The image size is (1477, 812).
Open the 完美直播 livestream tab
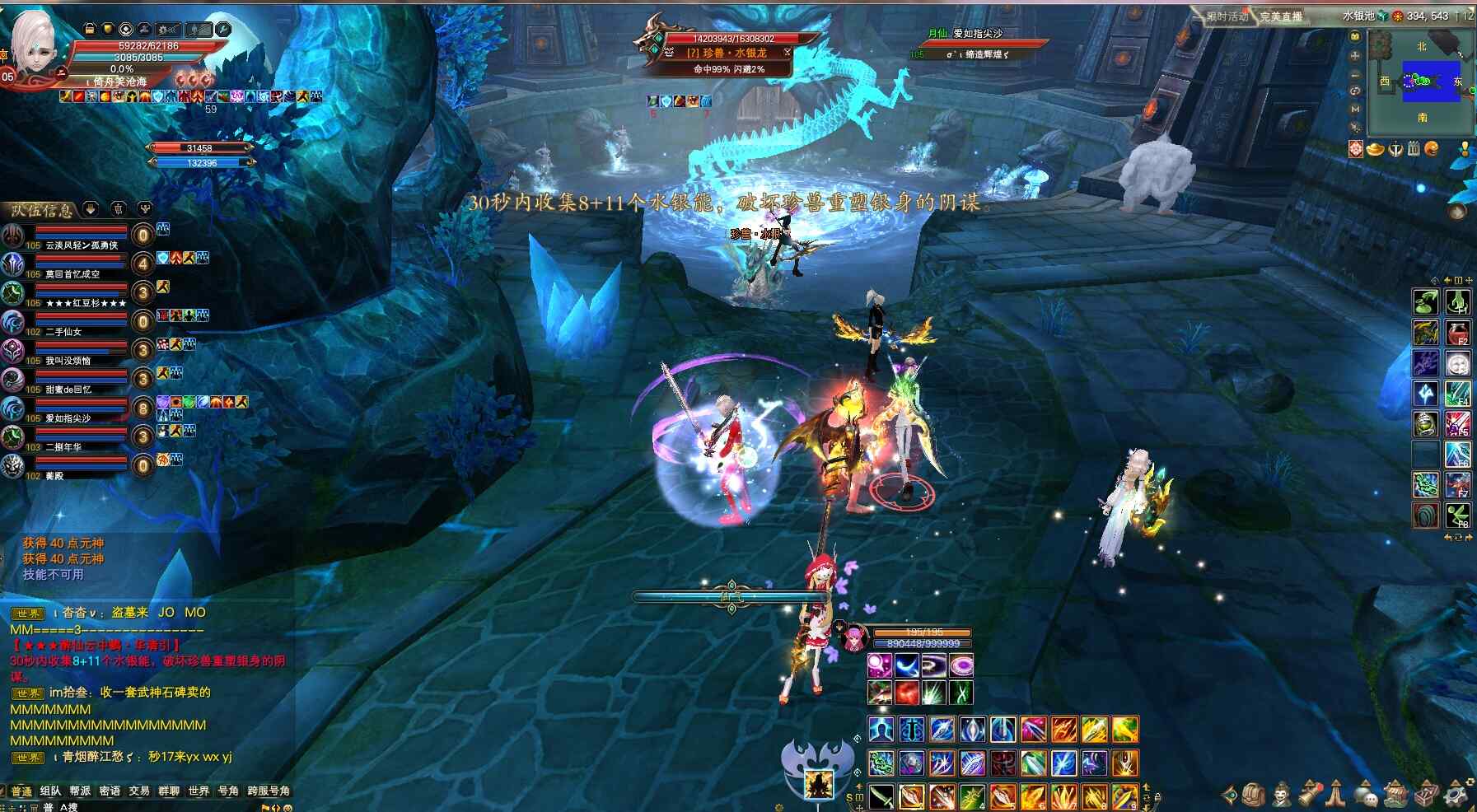coord(1281,16)
